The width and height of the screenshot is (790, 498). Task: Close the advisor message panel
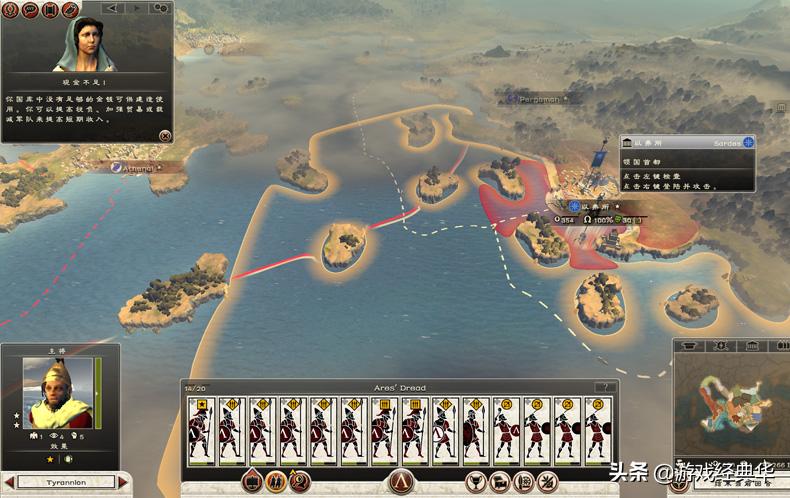click(x=165, y=136)
